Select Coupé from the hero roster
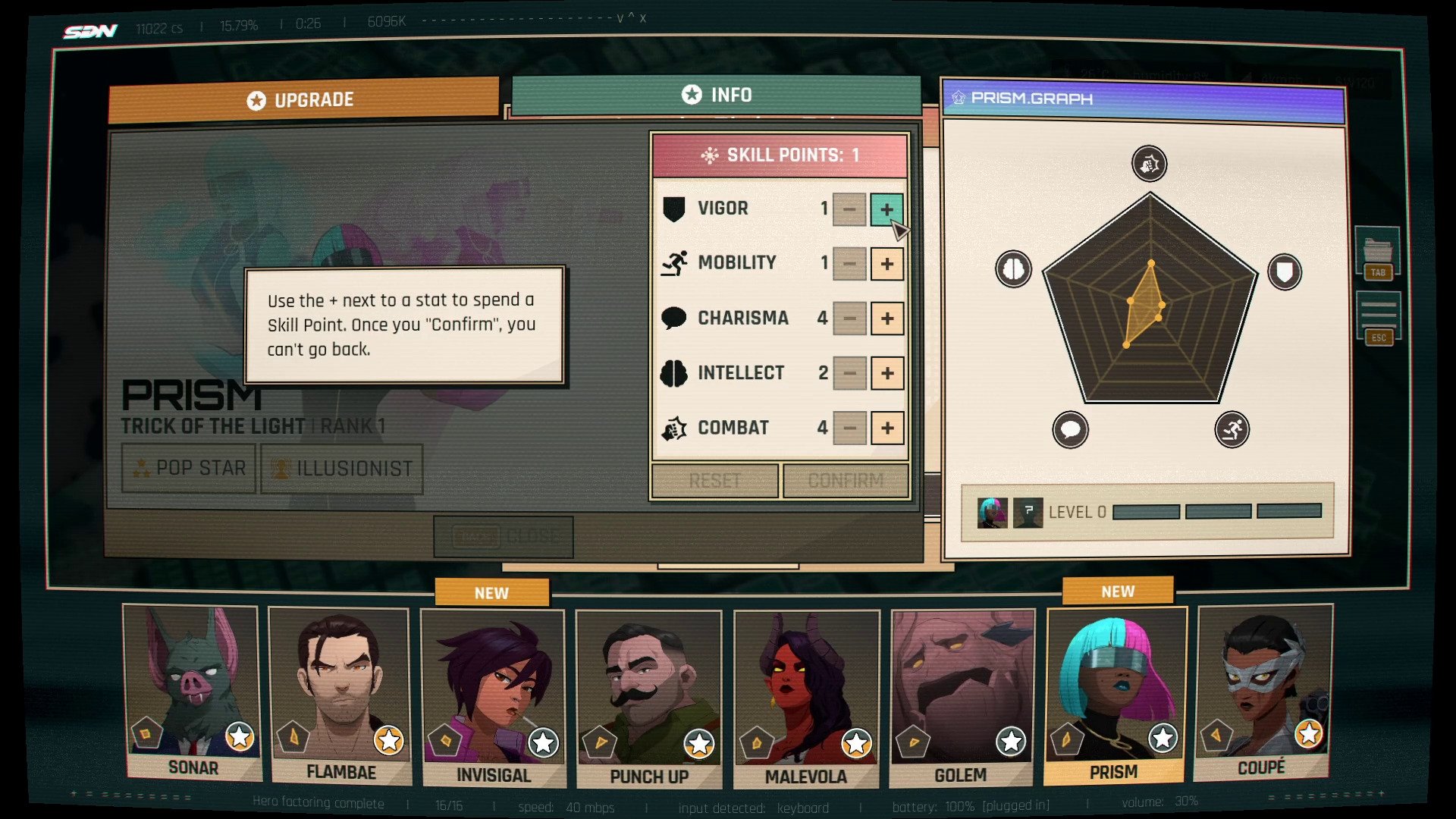Image resolution: width=1456 pixels, height=819 pixels. point(1262,690)
